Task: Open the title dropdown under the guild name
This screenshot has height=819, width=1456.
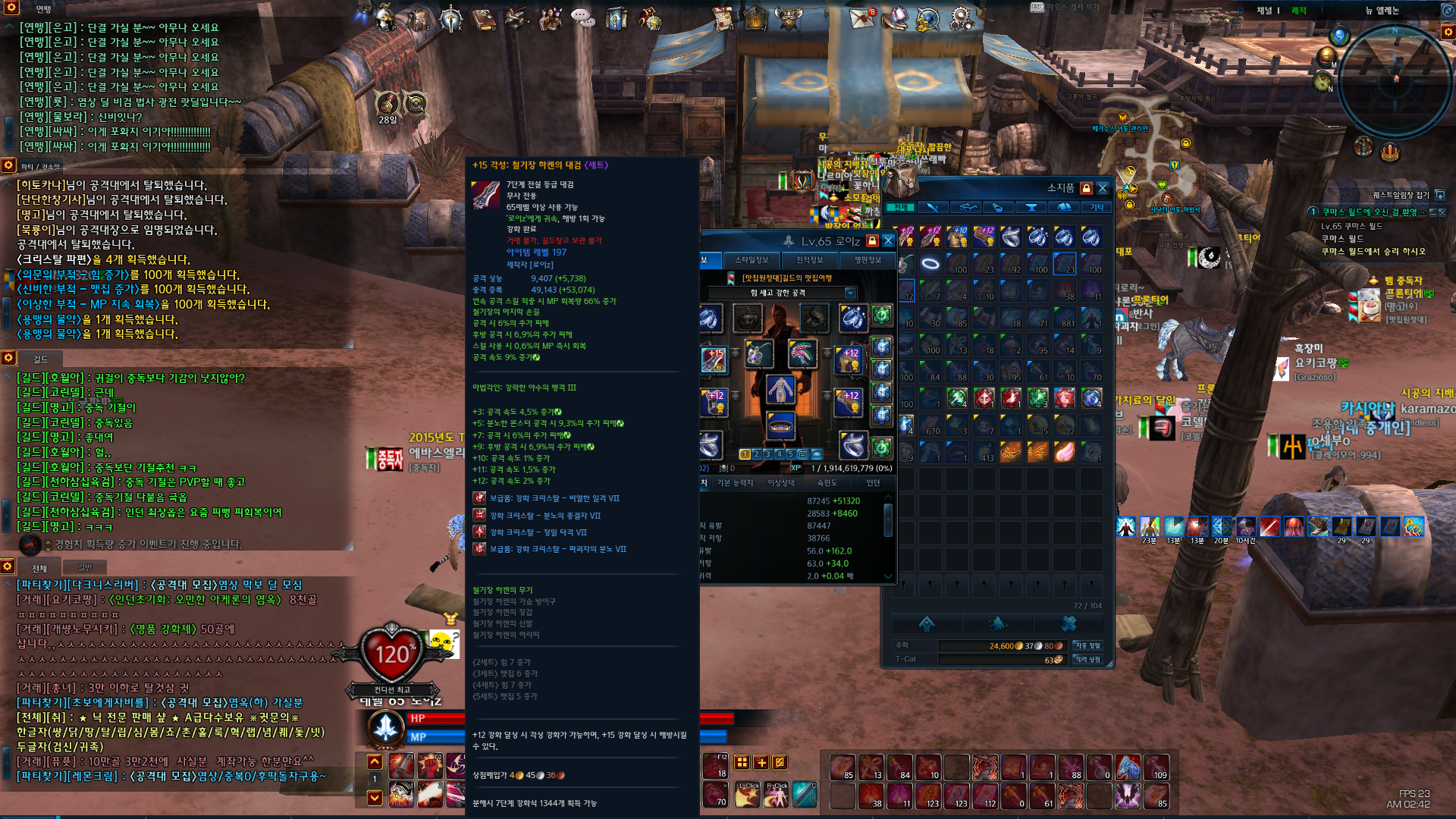Action: point(850,293)
